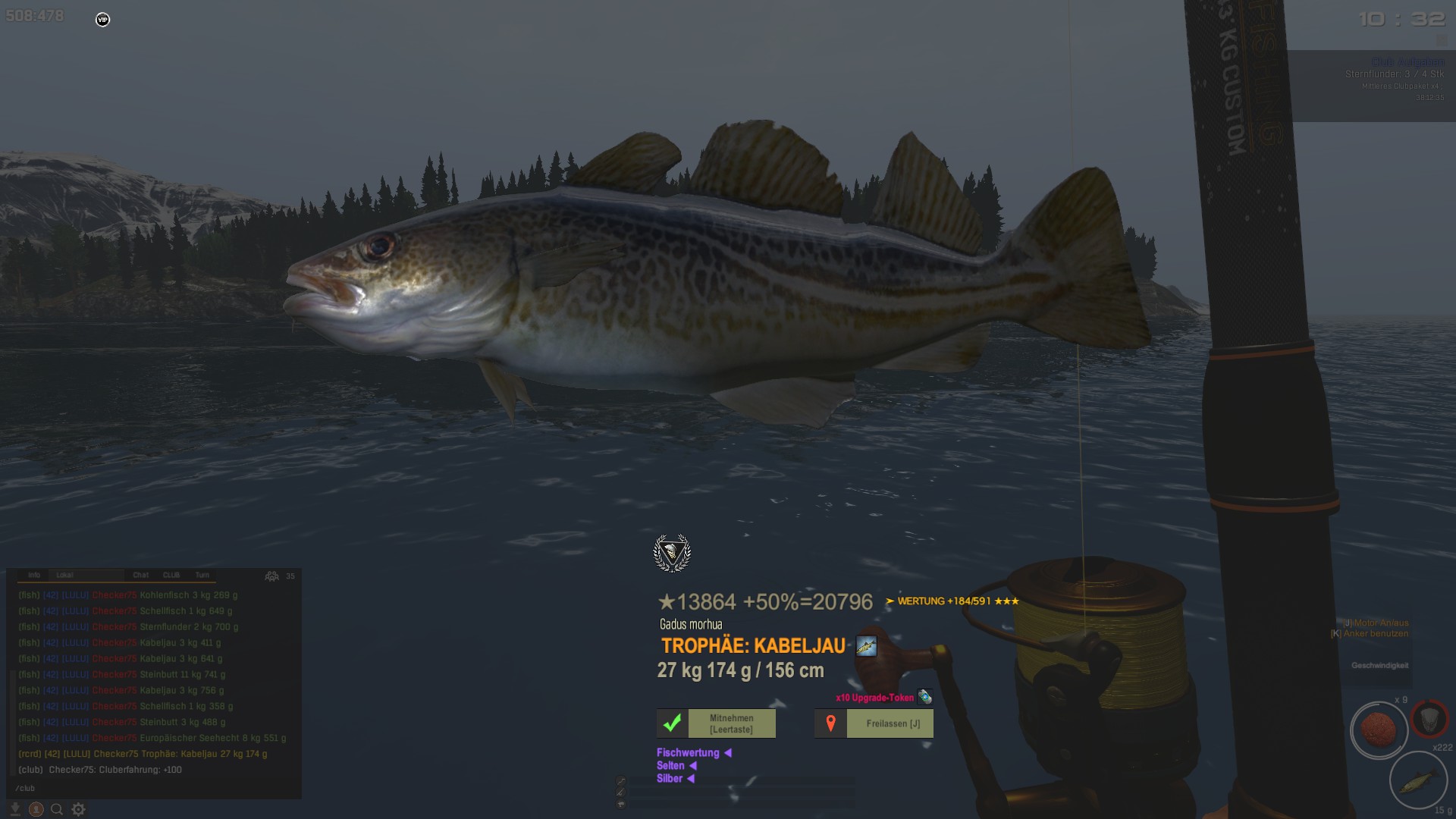Select the Lokal chat tab
This screenshot has width=1456, height=819.
tap(65, 576)
